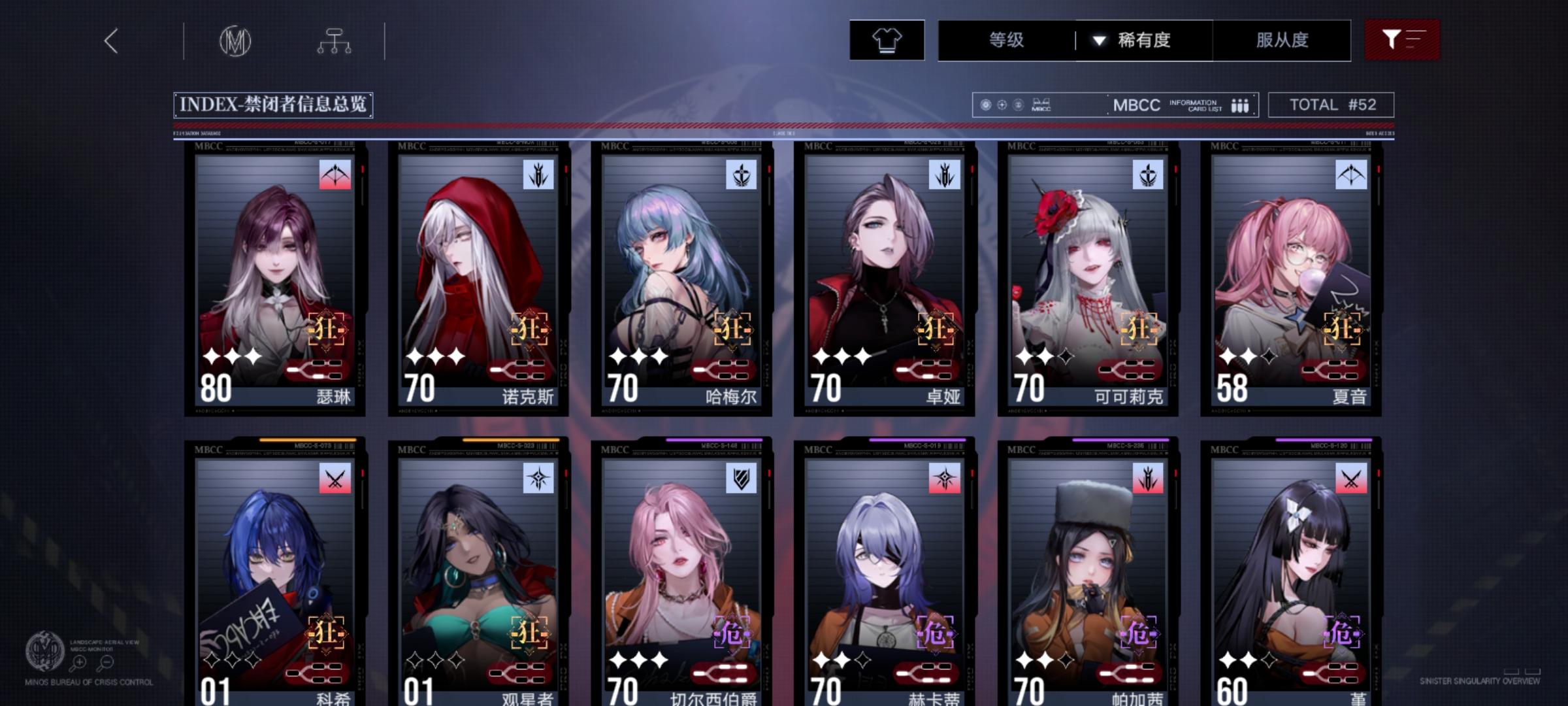1568x706 pixels.
Task: Click the three-vials icon beside INFORMATION CARD LIST
Action: point(1239,104)
